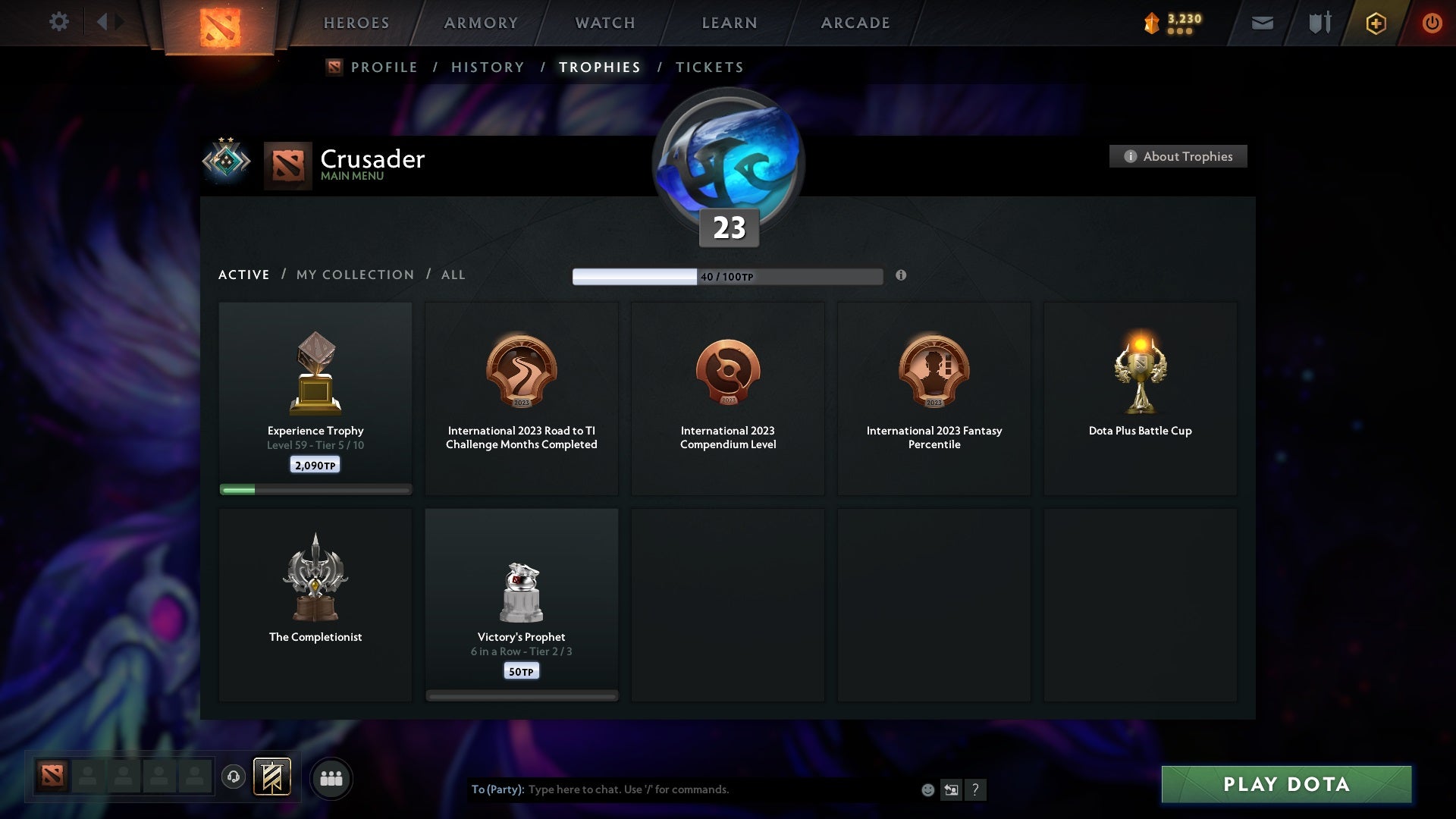Screen dimensions: 1456x819
Task: Open About Trophies
Action: pyautogui.click(x=1178, y=156)
